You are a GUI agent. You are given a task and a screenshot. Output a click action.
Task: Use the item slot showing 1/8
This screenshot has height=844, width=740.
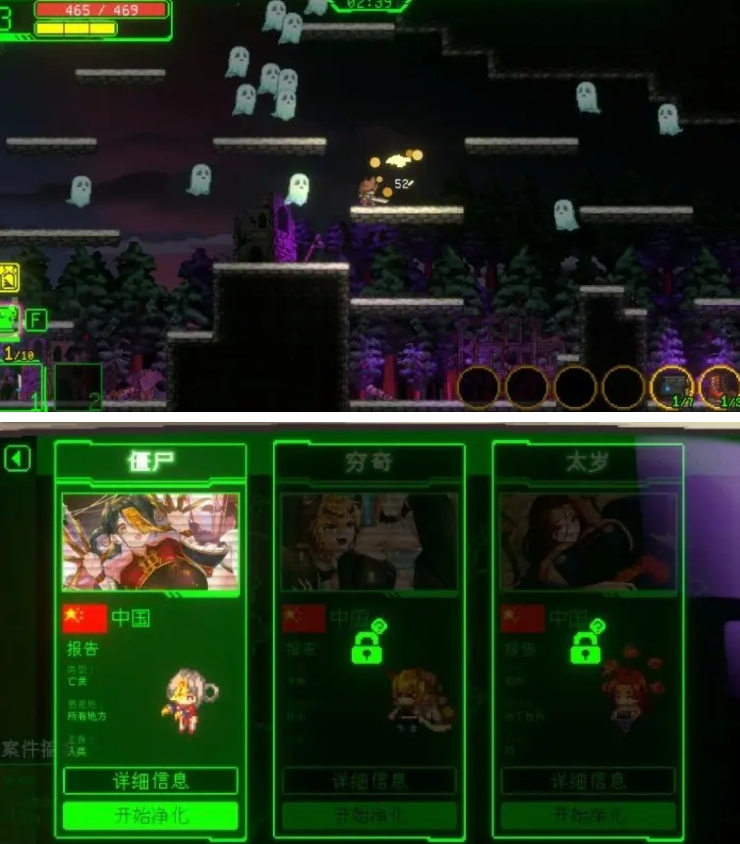pyautogui.click(x=720, y=387)
